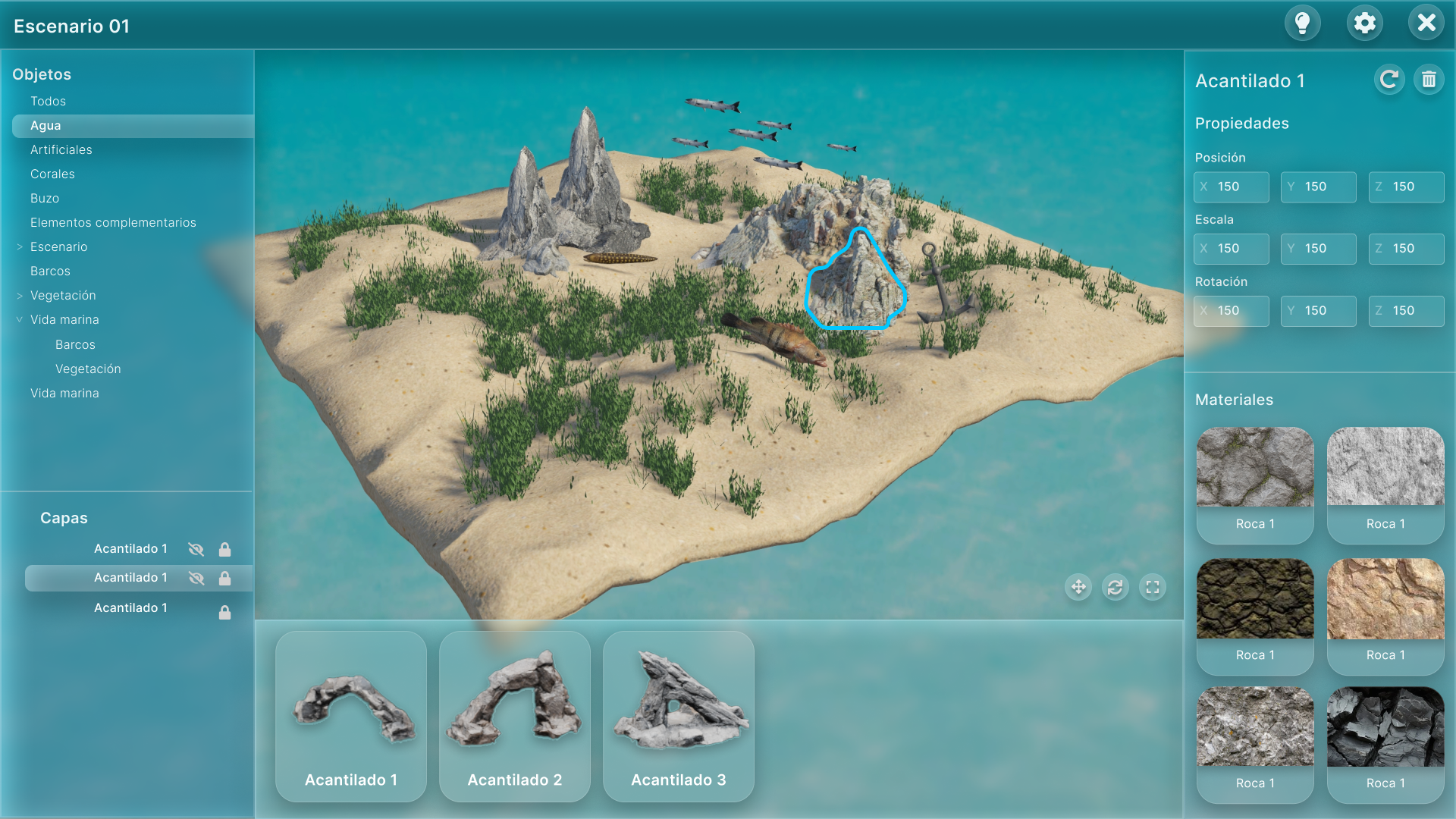The width and height of the screenshot is (1456, 819).
Task: Toggle fullscreen view of the scene
Action: click(1153, 587)
